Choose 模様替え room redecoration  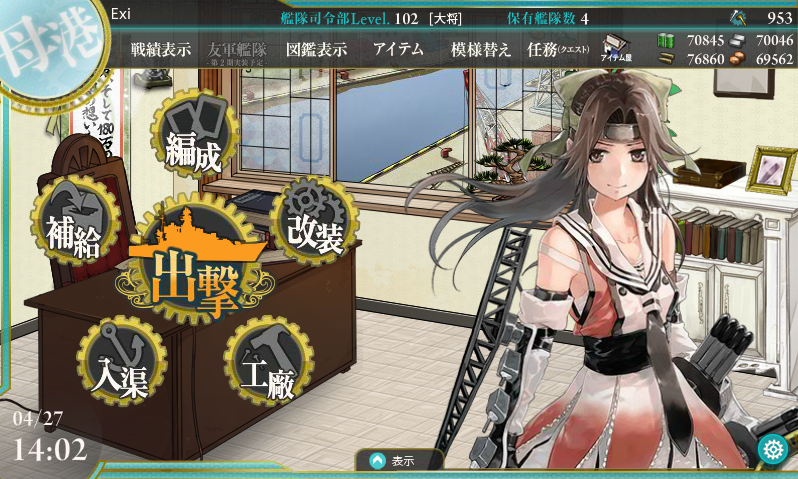pos(480,50)
